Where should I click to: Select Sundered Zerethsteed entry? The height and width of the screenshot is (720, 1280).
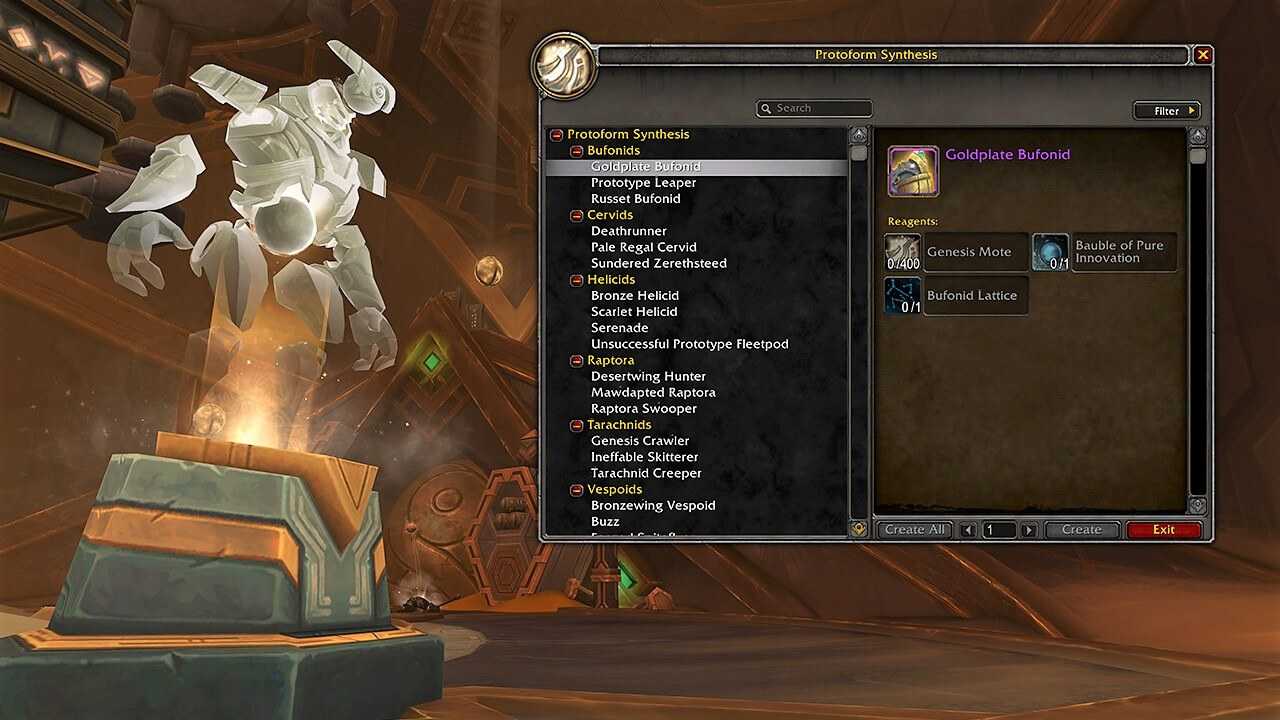658,263
